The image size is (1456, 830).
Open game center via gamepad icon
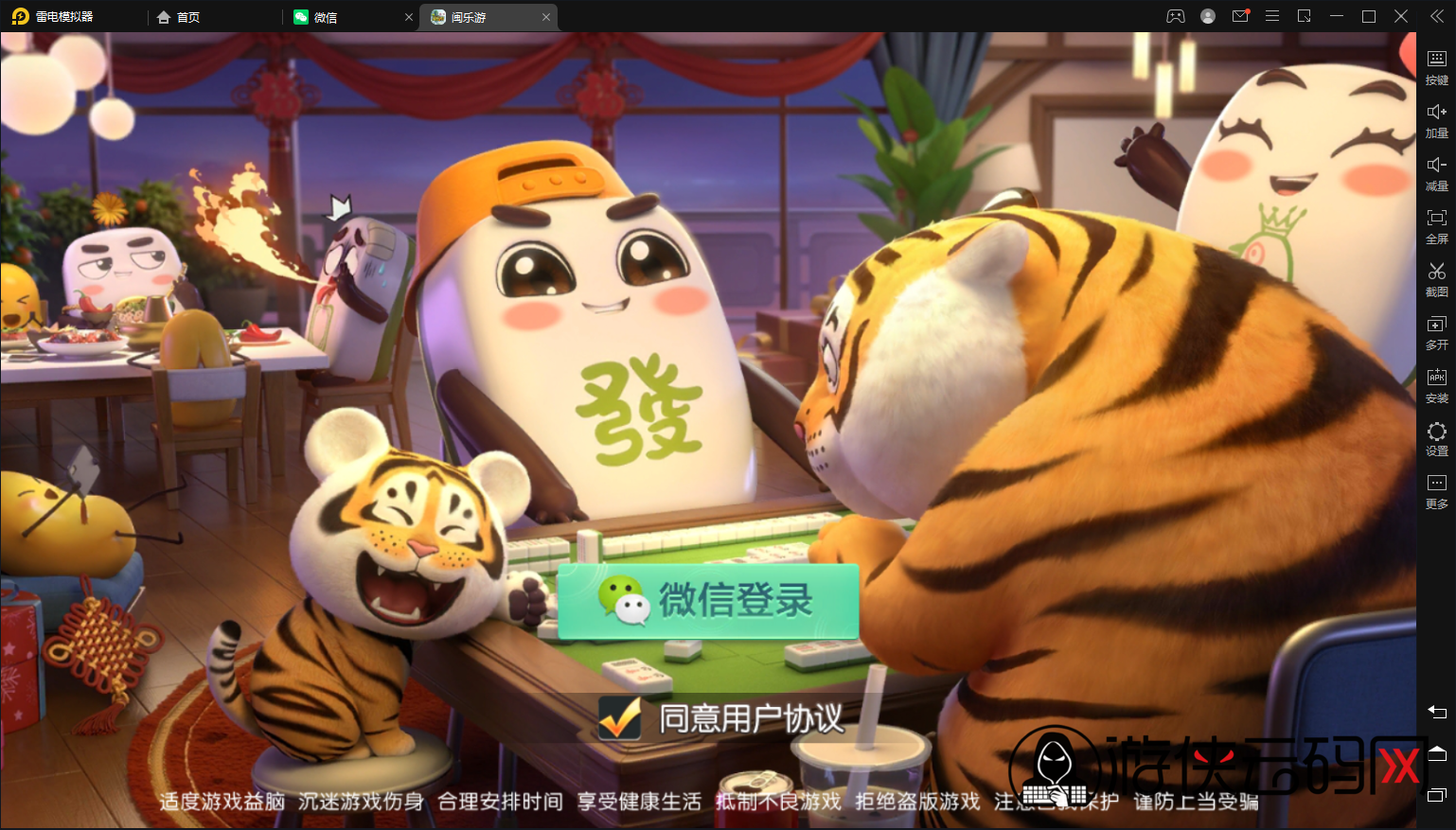coord(1175,15)
